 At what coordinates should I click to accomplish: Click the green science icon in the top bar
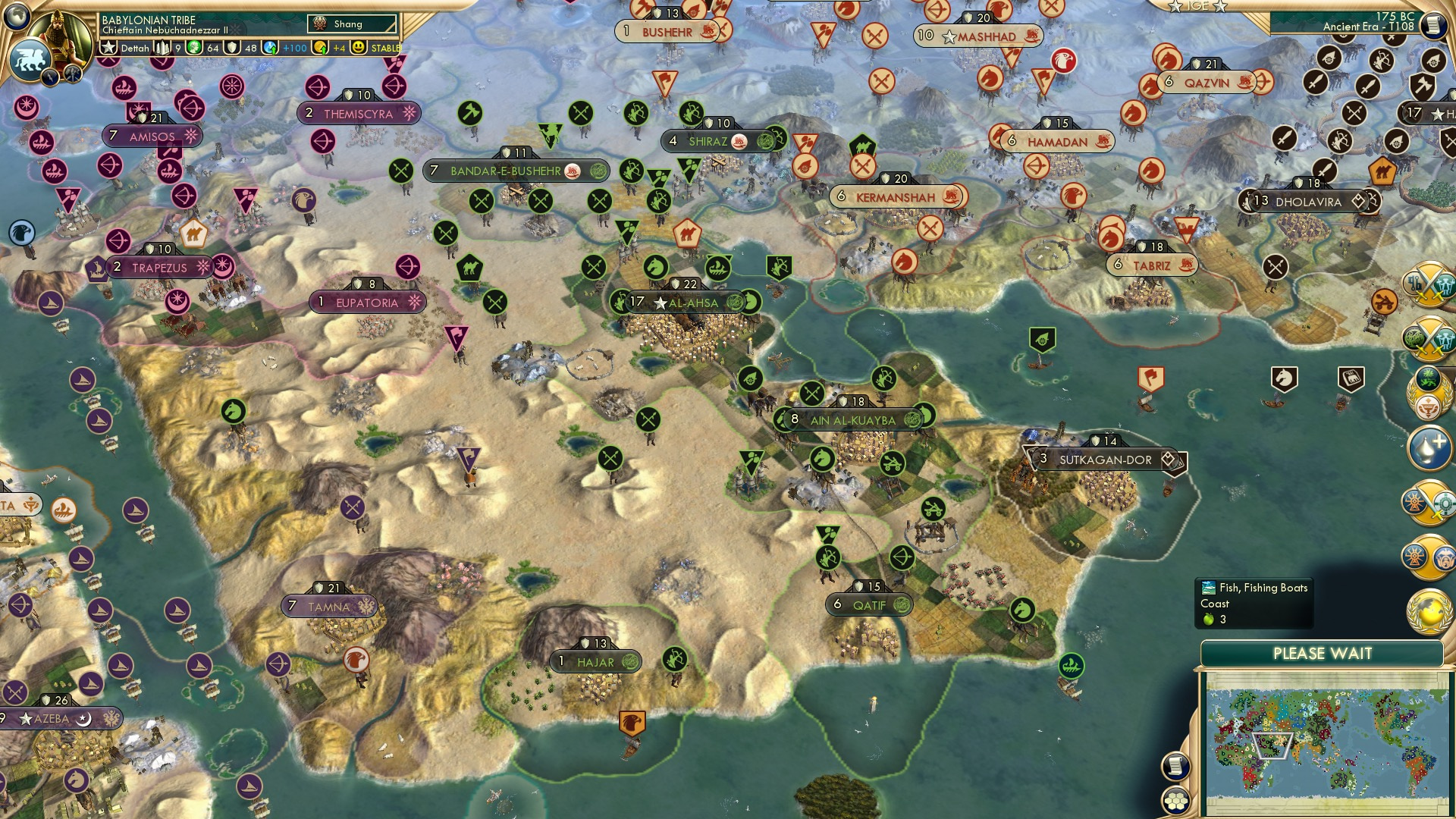click(196, 49)
